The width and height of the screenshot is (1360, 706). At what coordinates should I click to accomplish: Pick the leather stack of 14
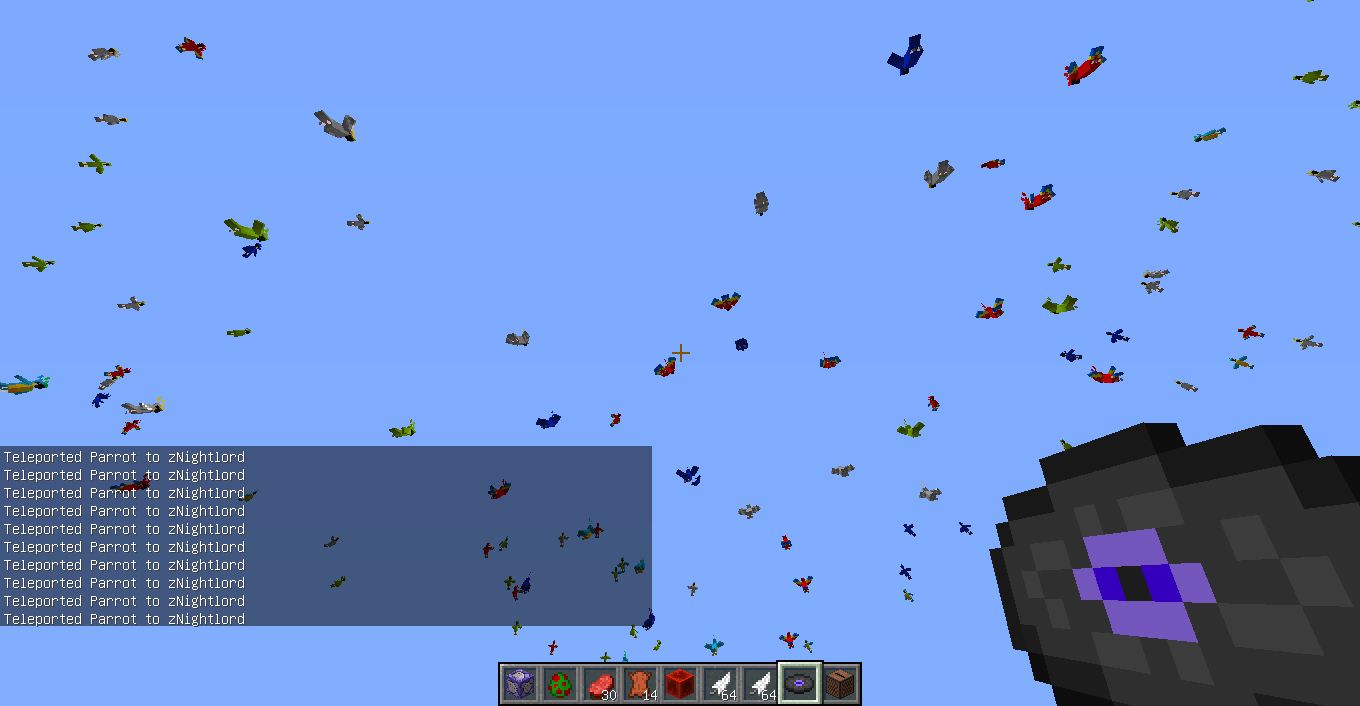[x=640, y=684]
